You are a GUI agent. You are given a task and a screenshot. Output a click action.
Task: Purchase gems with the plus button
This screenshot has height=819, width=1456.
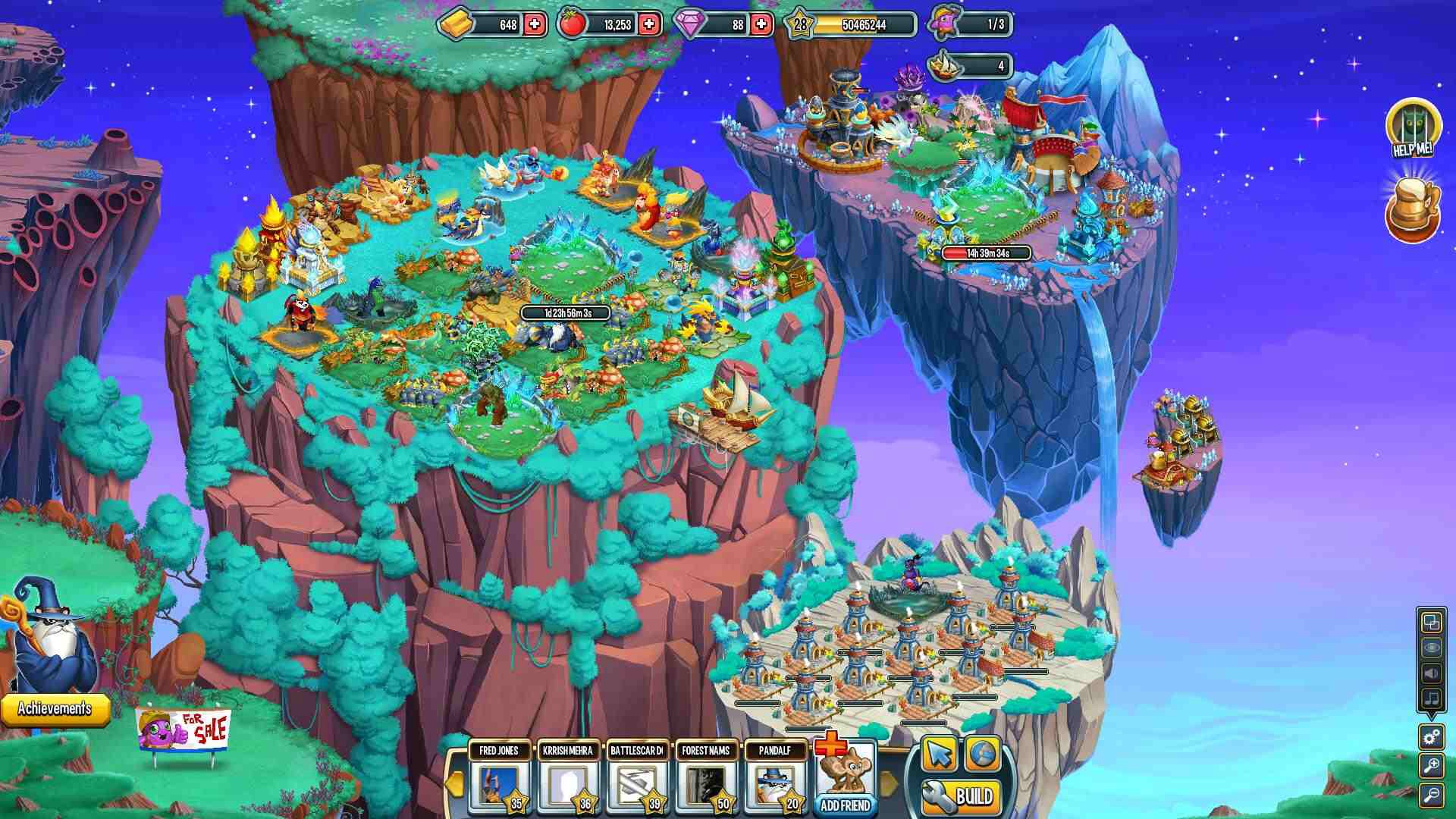(x=761, y=24)
